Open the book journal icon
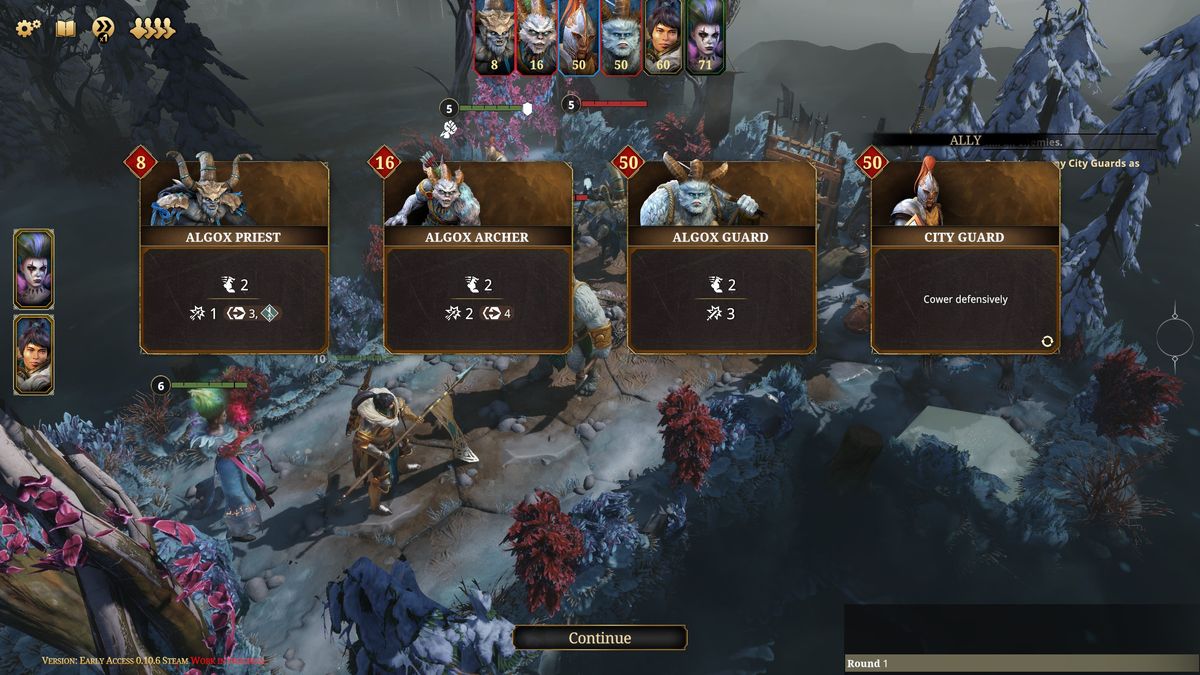This screenshot has width=1200, height=675. tap(65, 28)
